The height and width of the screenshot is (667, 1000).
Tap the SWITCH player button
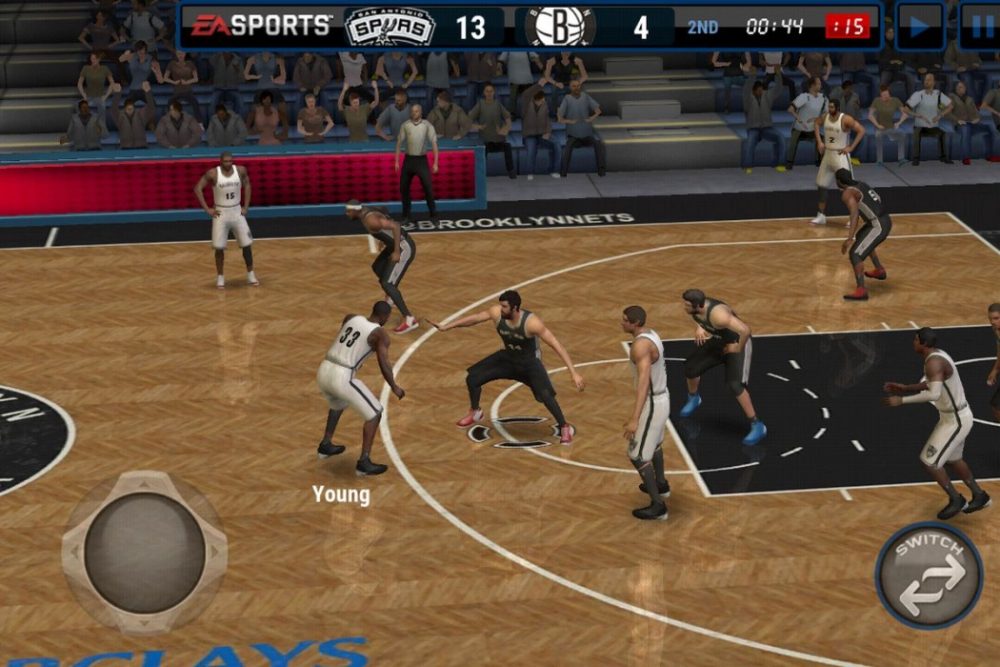coord(928,575)
